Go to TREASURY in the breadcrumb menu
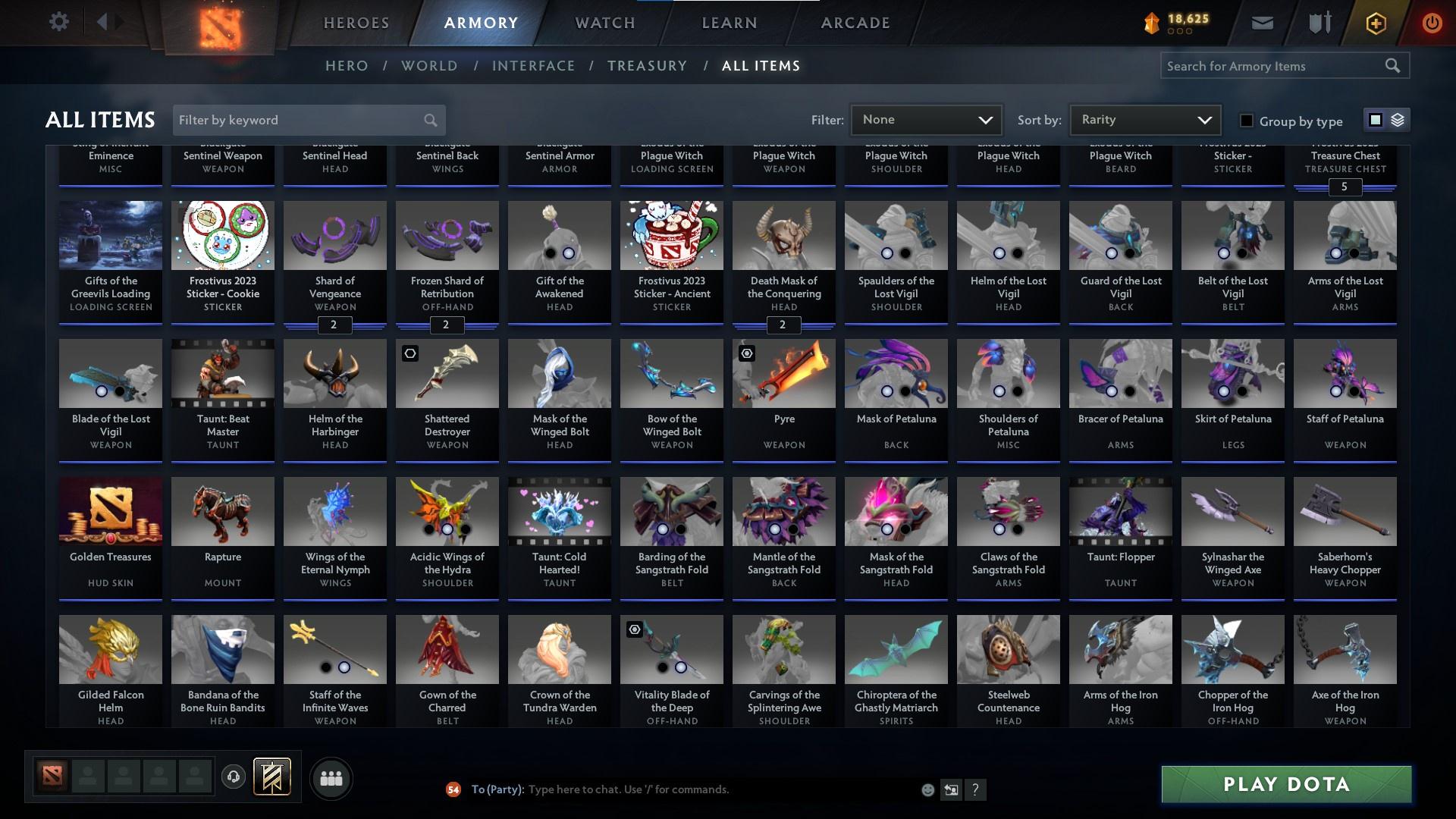The image size is (1456, 819). pos(647,66)
